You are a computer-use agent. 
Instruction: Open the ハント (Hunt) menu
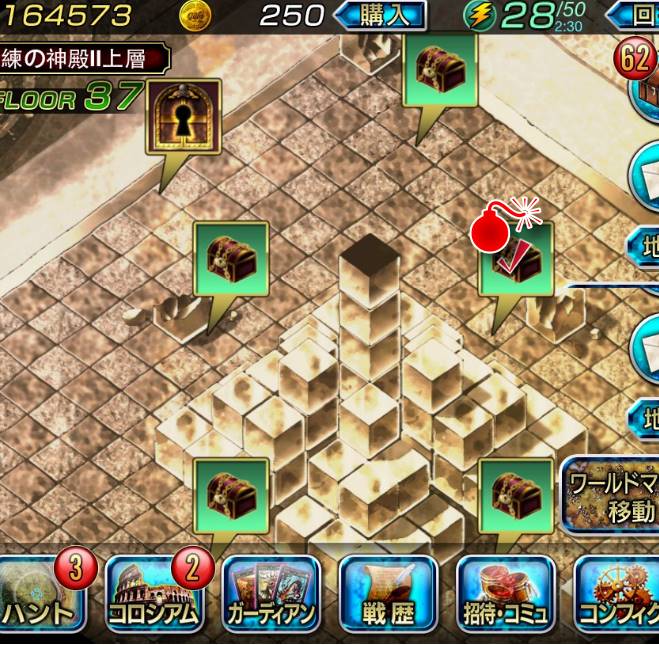click(x=45, y=596)
